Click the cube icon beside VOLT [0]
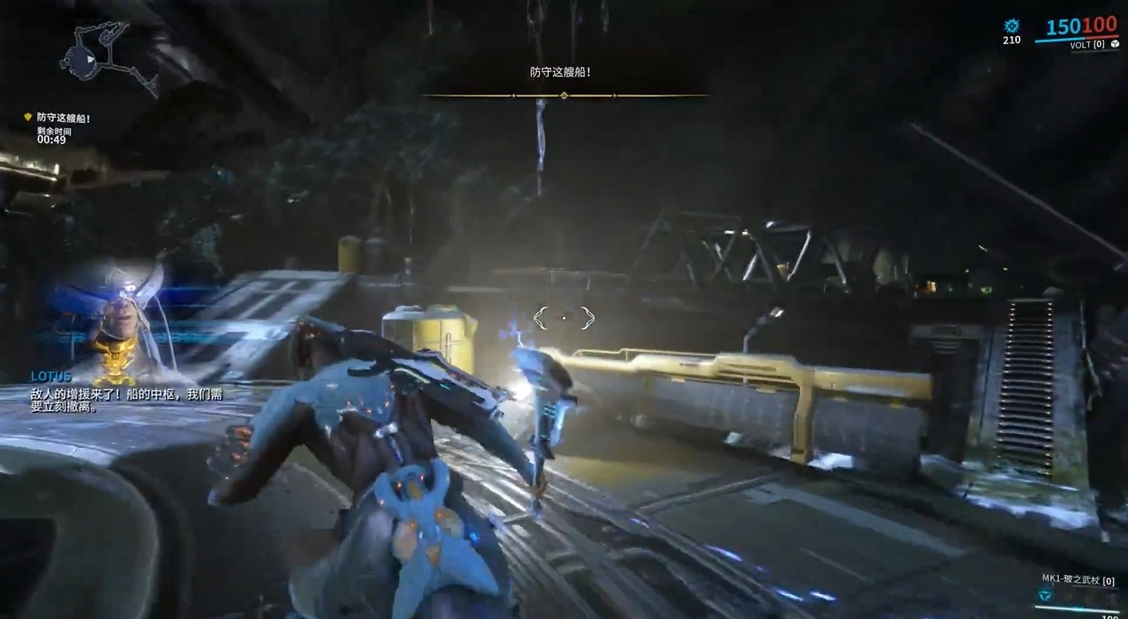 [1113, 45]
